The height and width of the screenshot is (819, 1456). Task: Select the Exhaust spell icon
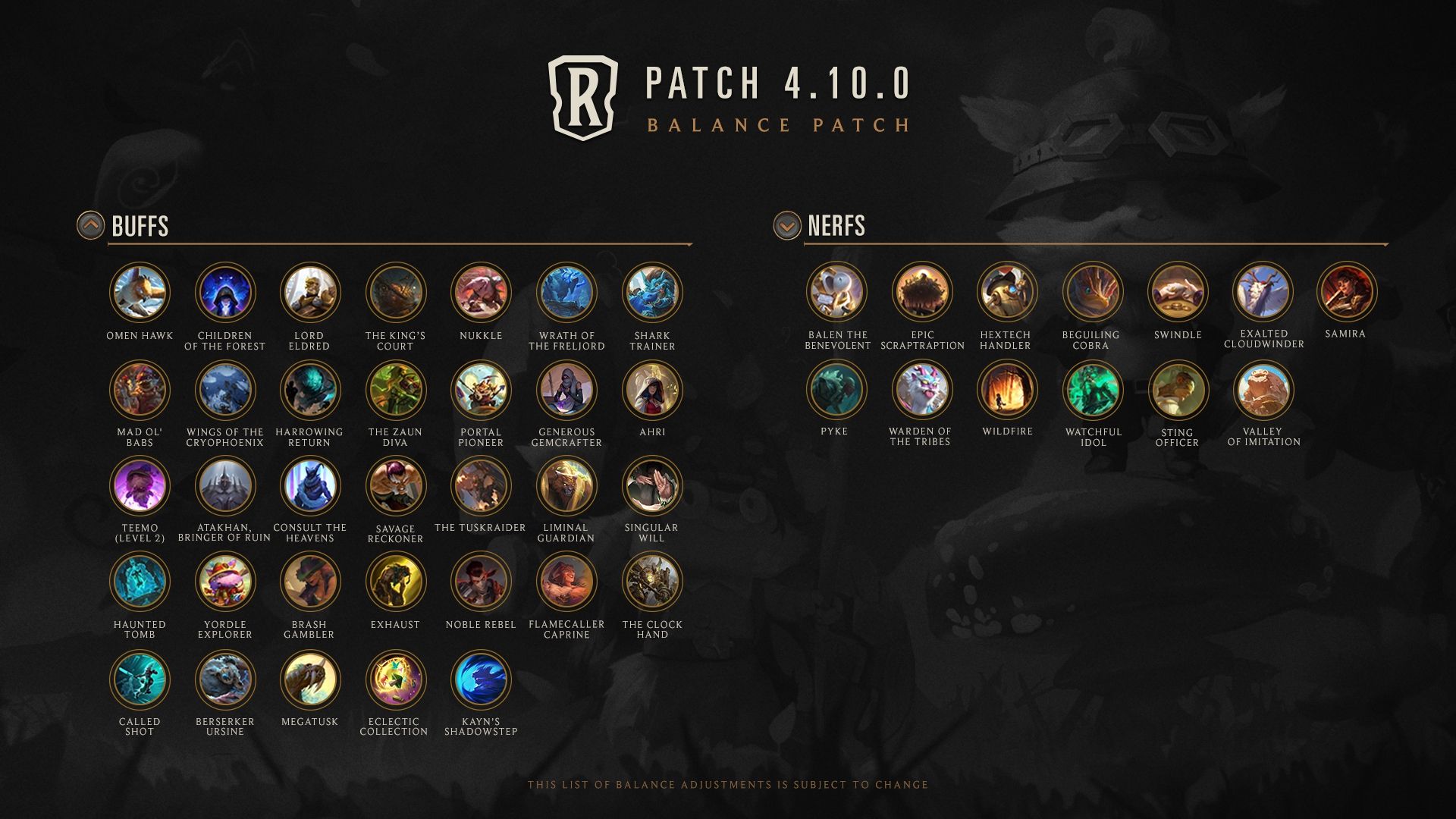[x=395, y=582]
